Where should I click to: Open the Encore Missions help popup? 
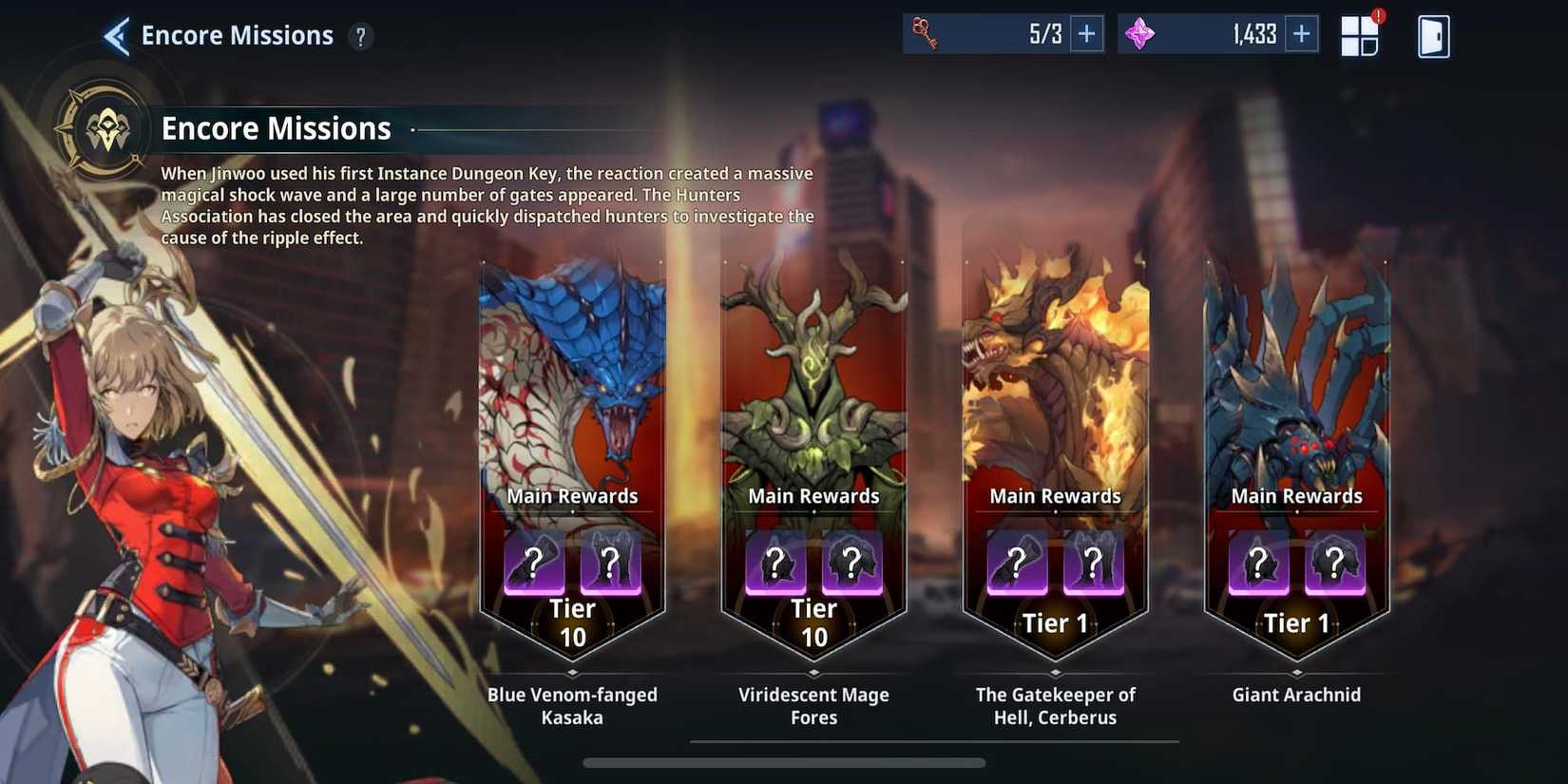[359, 37]
